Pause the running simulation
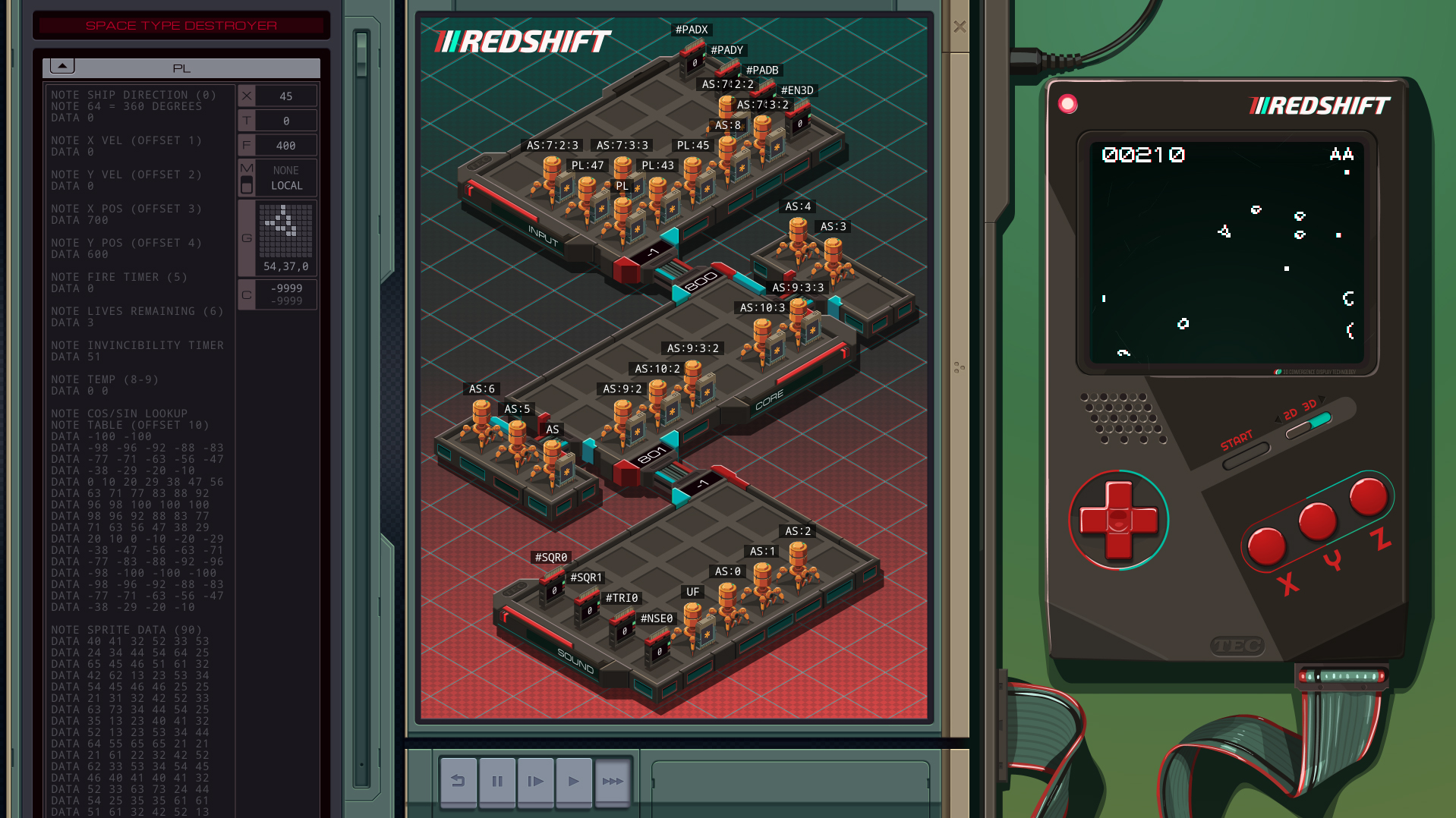The image size is (1456, 818). point(497,780)
